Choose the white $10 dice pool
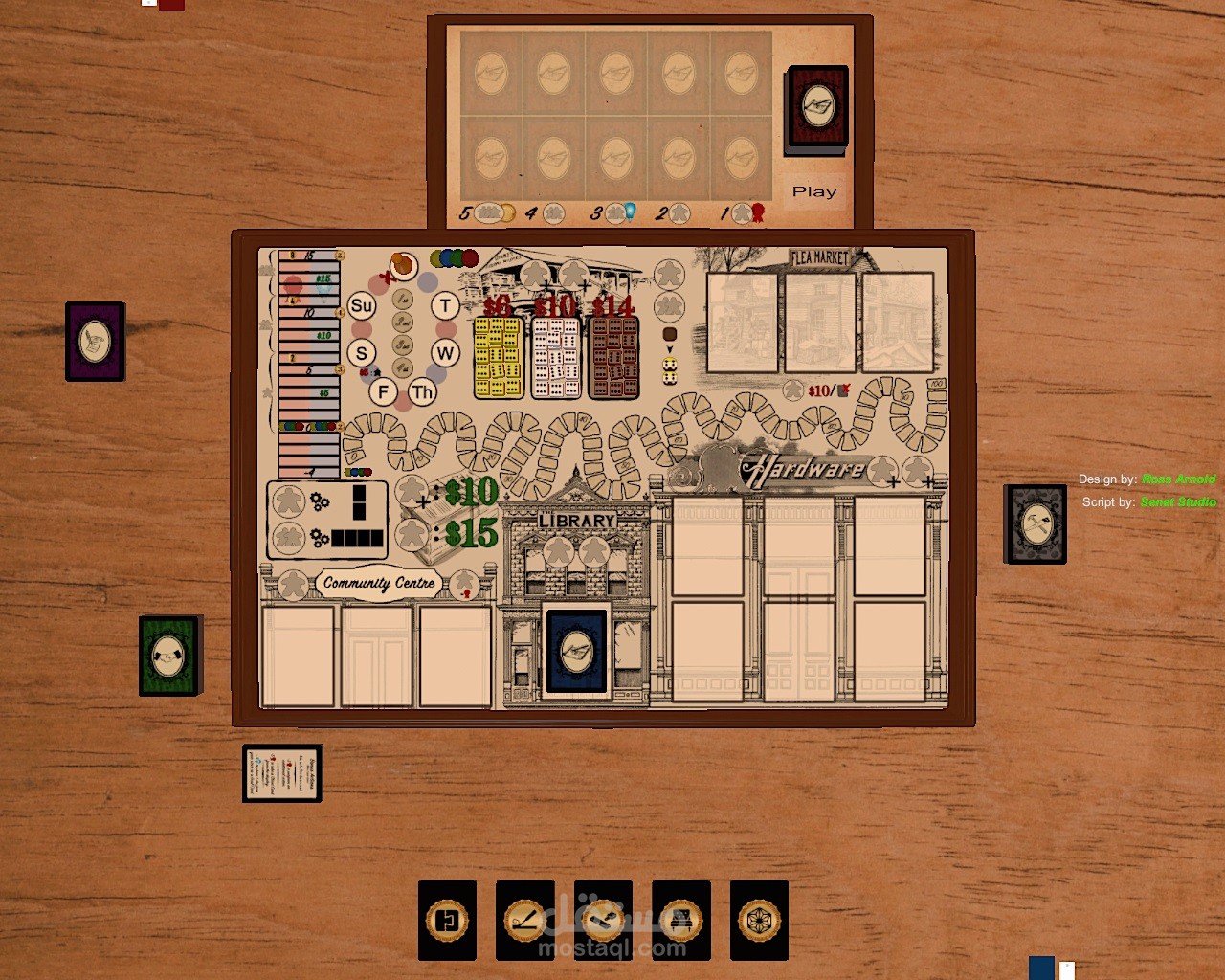This screenshot has width=1225, height=980. 556,357
